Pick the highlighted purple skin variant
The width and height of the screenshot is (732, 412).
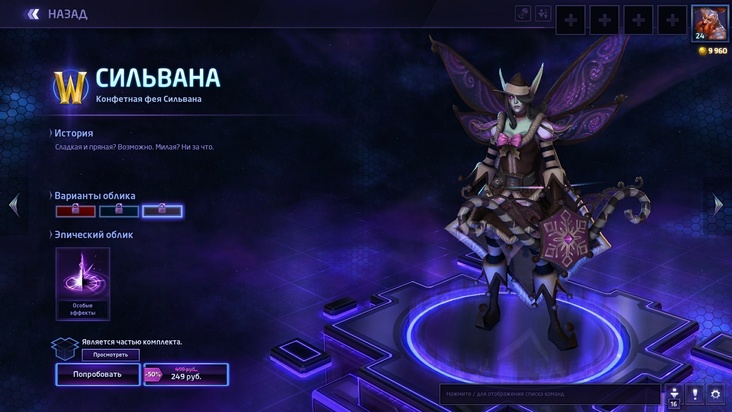point(162,210)
